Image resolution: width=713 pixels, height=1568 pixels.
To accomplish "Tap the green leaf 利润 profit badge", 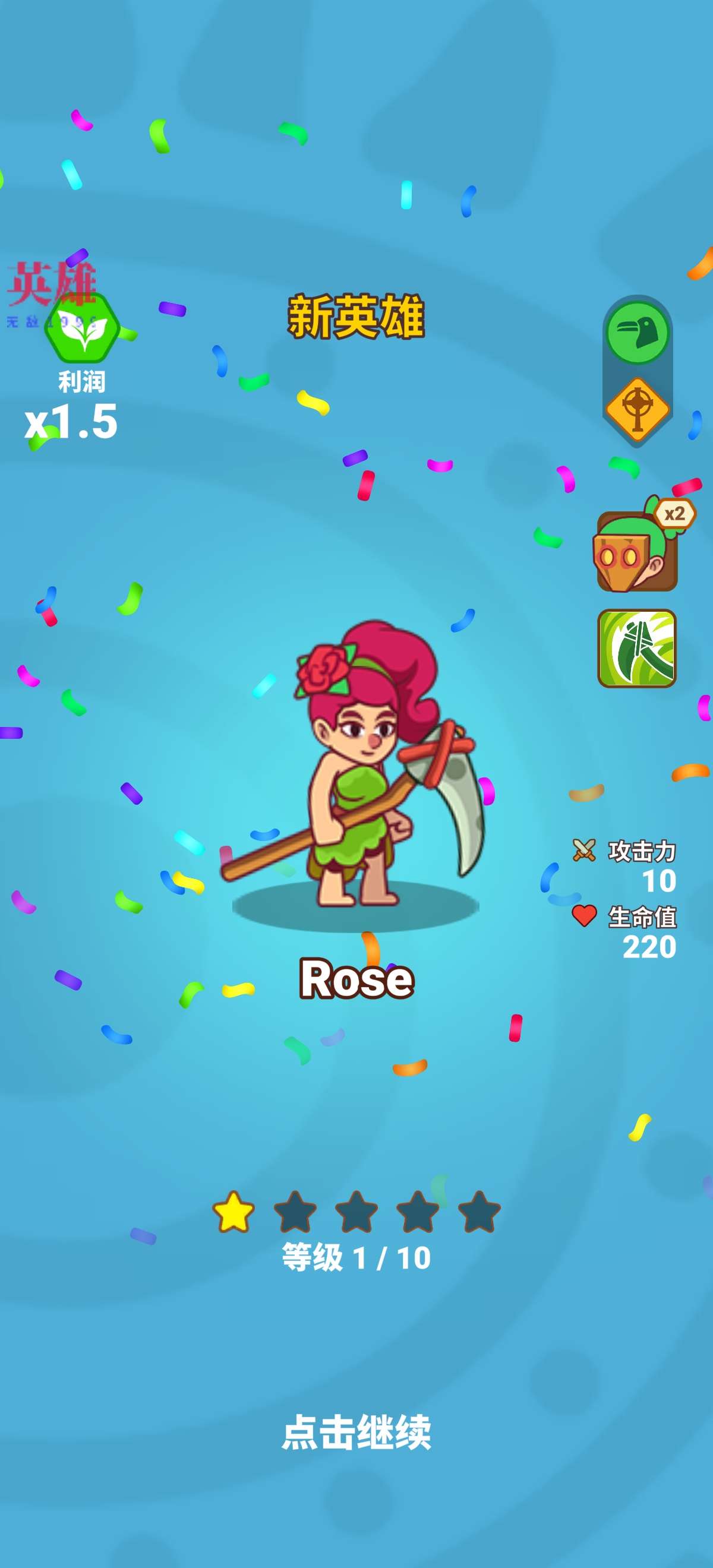I will (81, 330).
